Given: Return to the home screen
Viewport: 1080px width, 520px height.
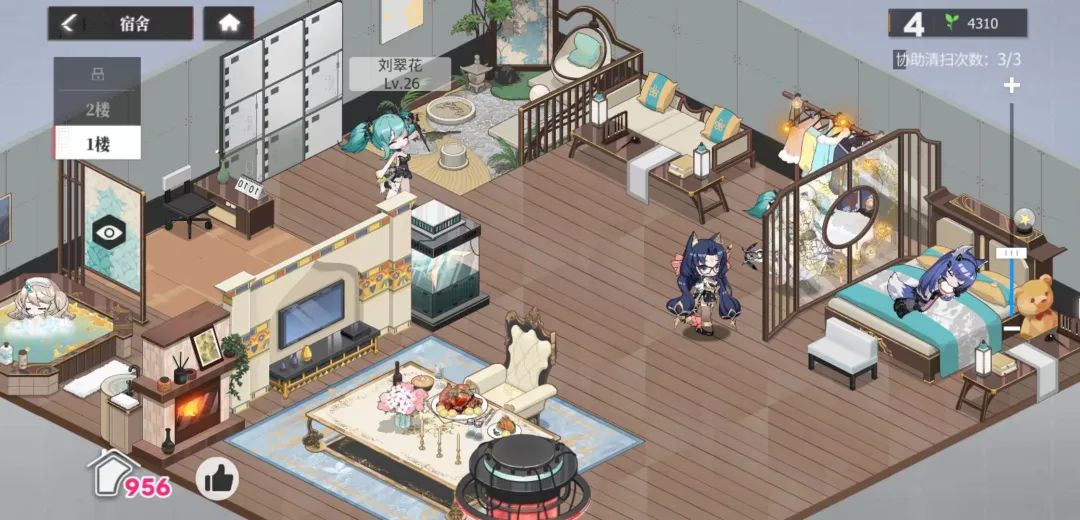Looking at the screenshot, I should (x=229, y=24).
